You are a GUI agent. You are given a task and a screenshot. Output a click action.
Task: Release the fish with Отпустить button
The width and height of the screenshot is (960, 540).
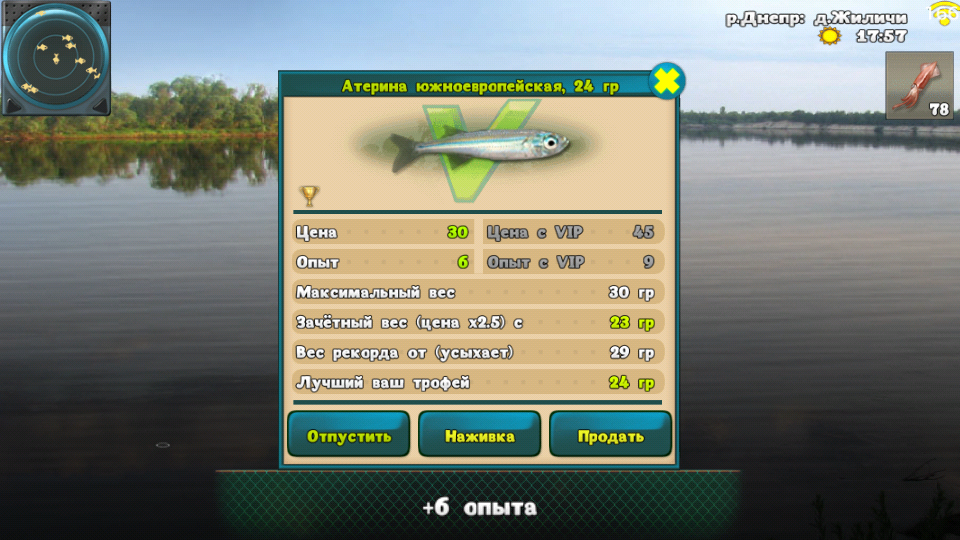348,436
